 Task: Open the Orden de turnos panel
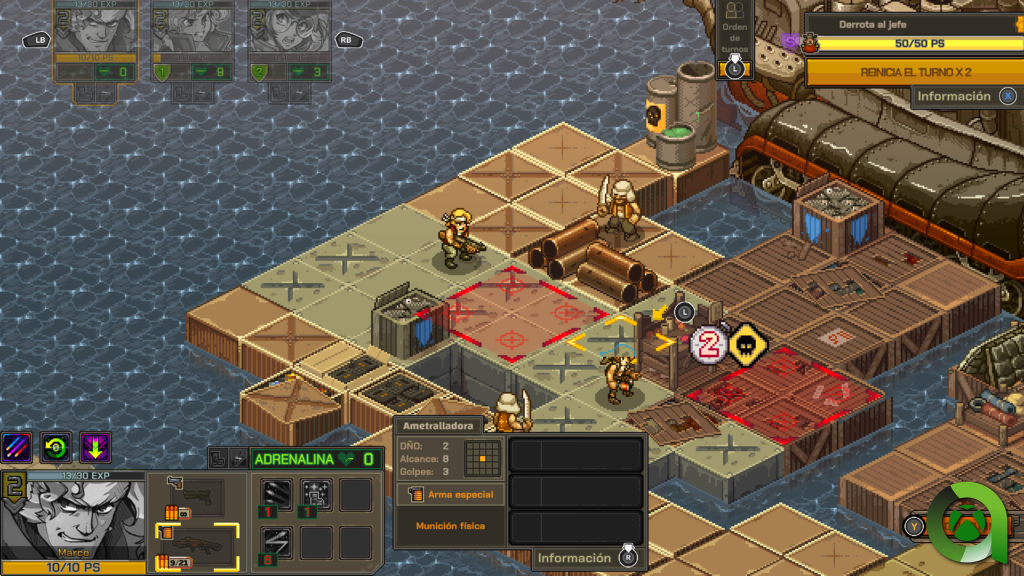point(735,42)
